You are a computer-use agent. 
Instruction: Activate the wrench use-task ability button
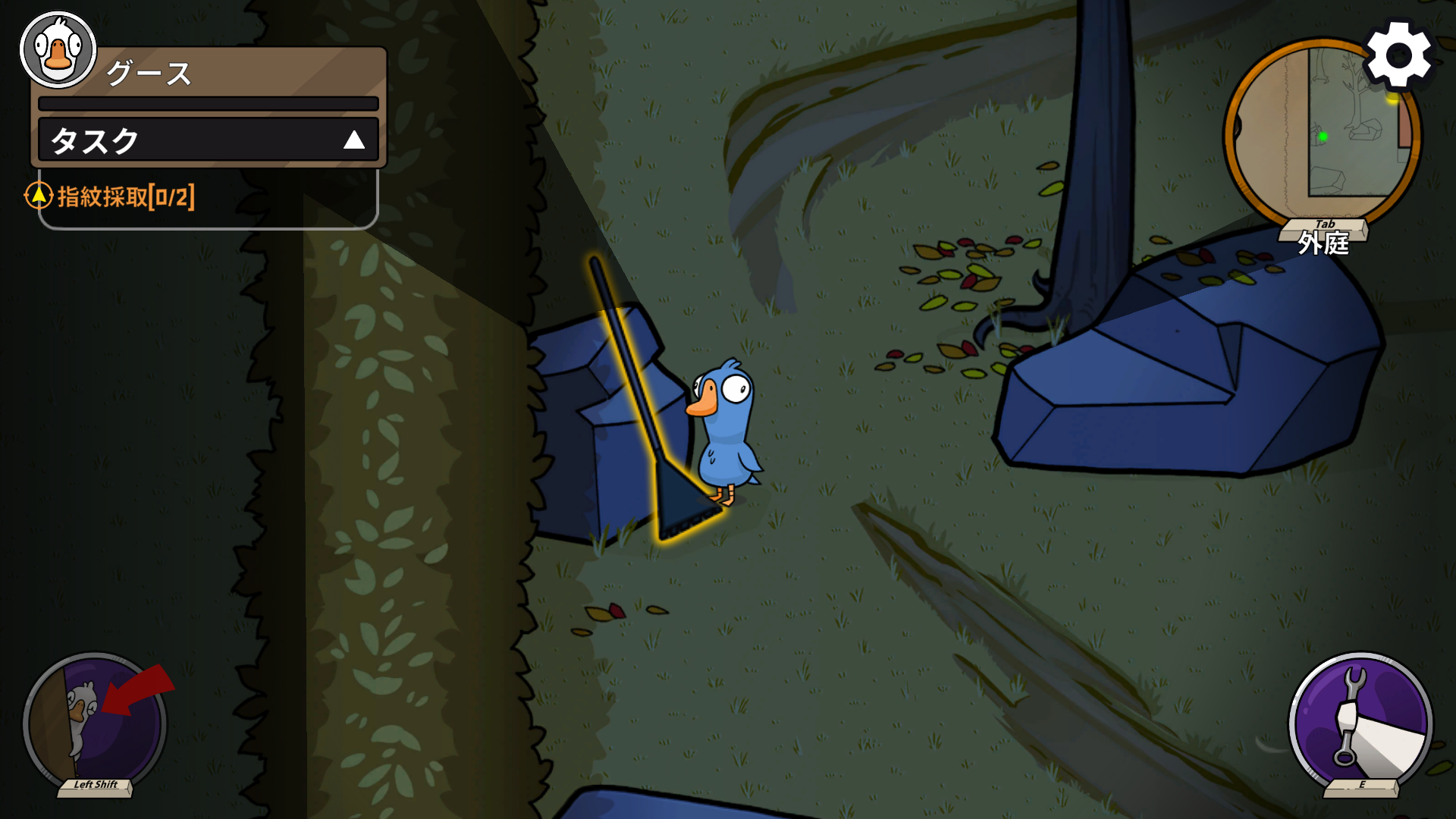click(x=1360, y=723)
